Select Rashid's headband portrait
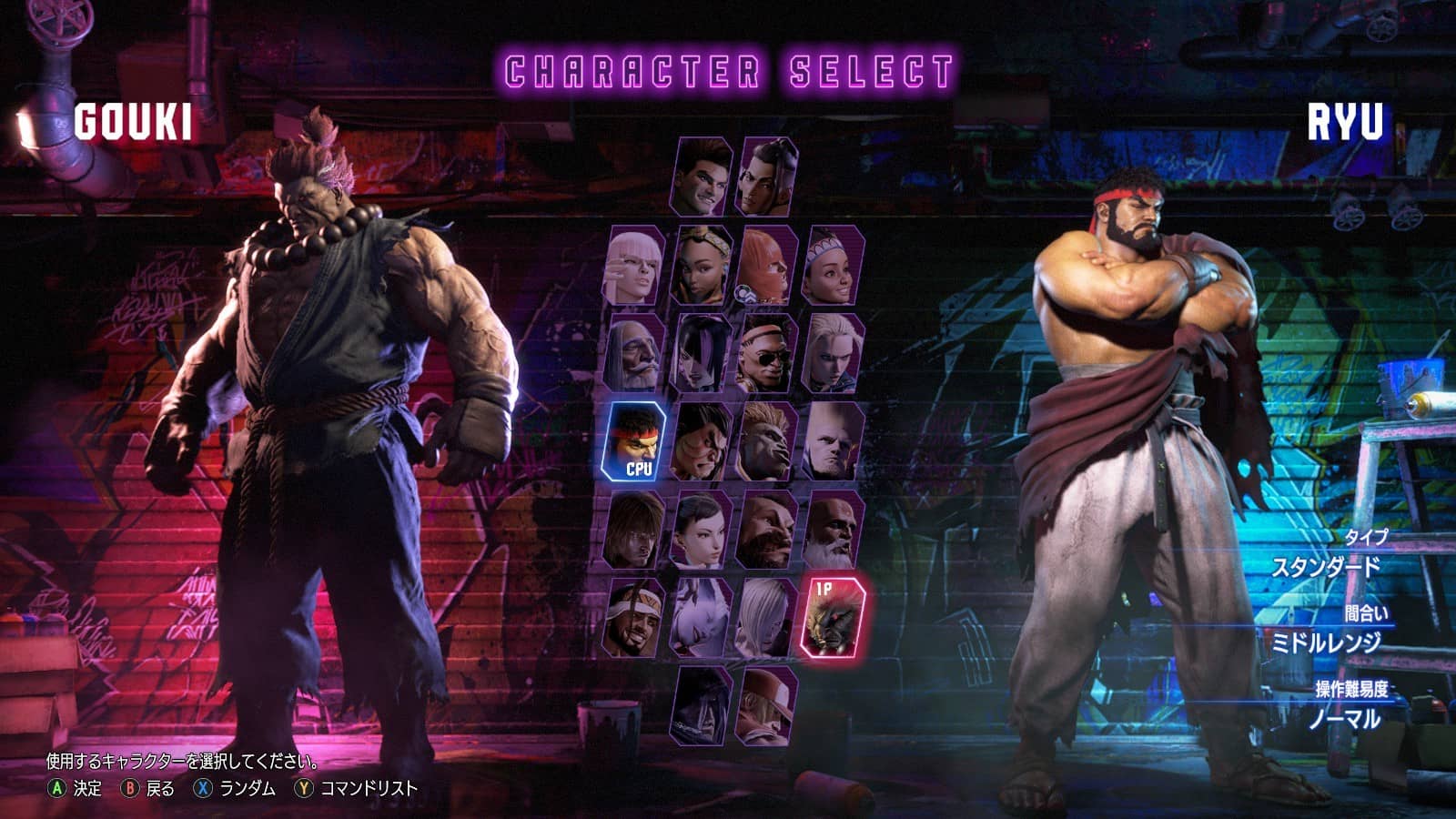Screen dimensions: 1456x819 633,619
